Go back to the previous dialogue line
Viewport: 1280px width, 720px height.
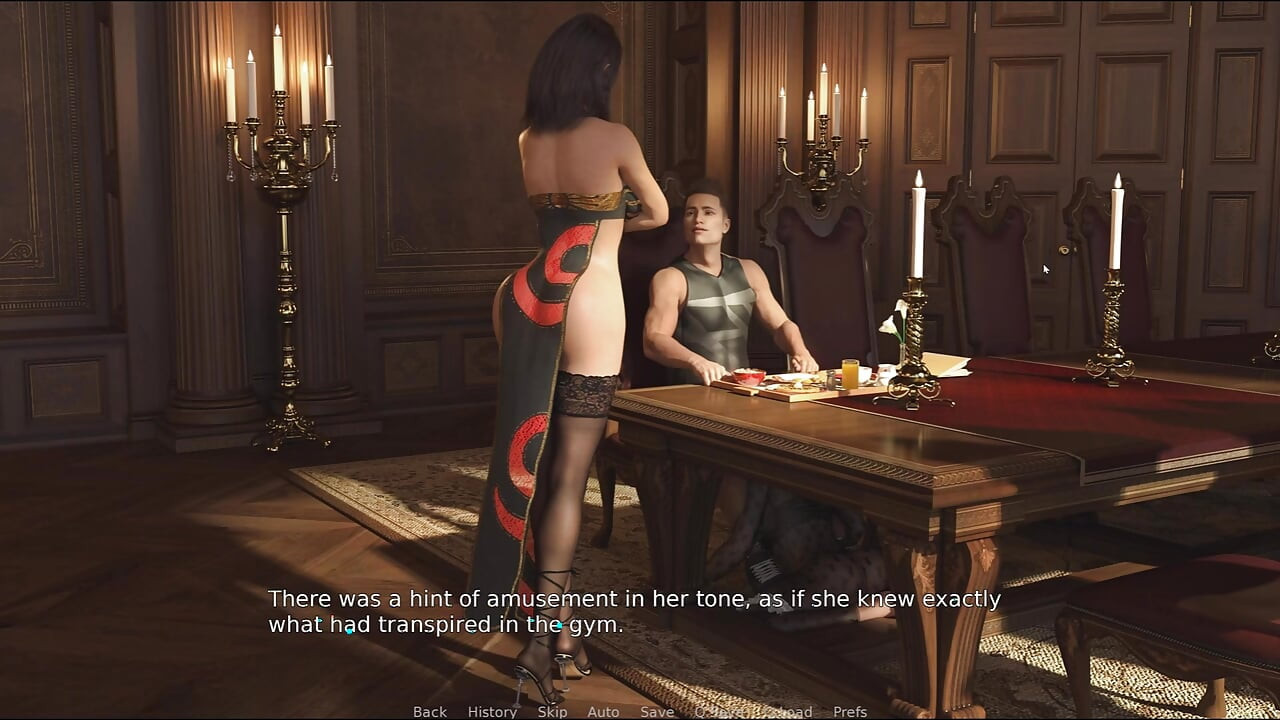tap(430, 712)
